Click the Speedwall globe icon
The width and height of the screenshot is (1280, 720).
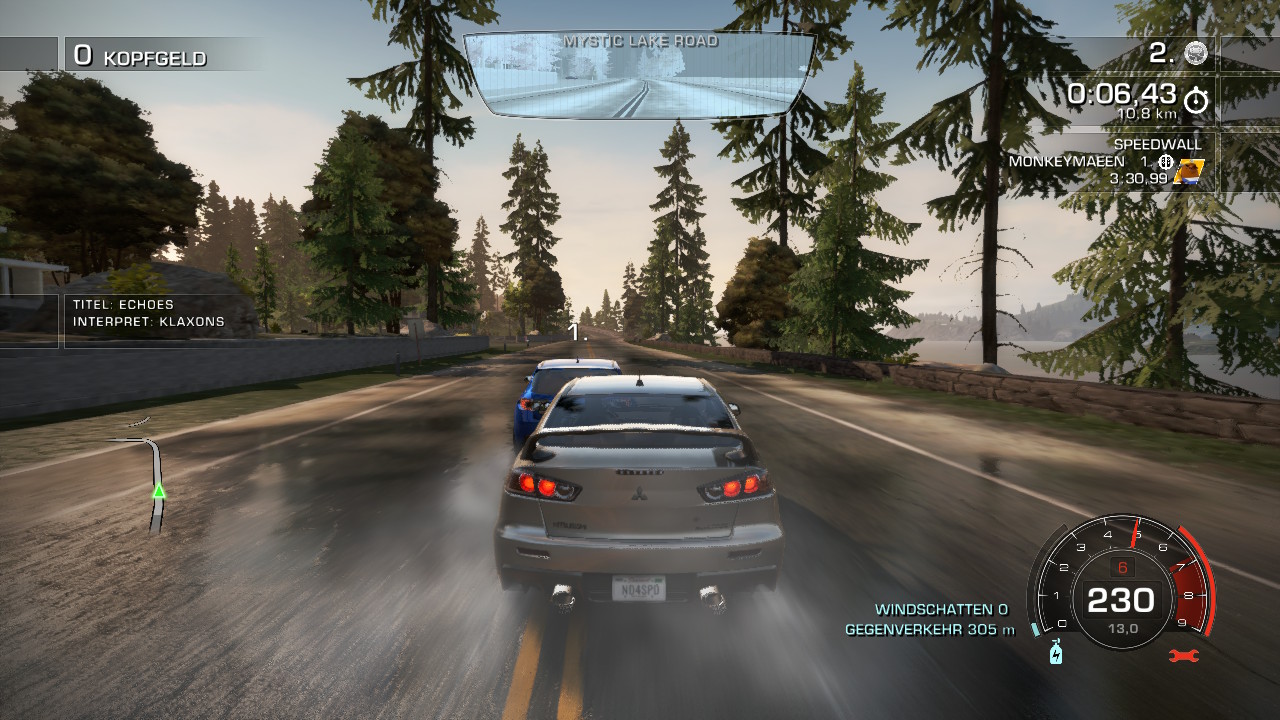[1165, 162]
